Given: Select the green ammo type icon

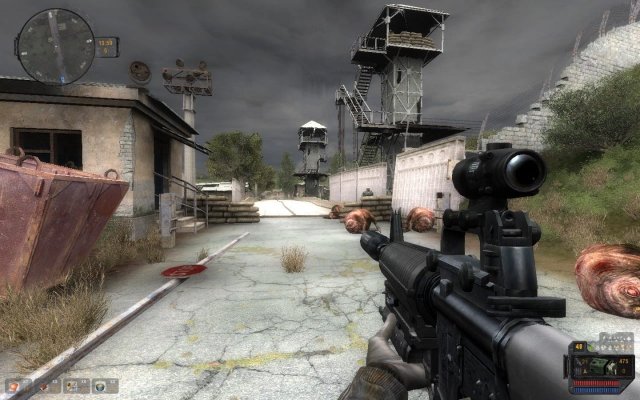Looking at the screenshot, I should click(x=597, y=366).
